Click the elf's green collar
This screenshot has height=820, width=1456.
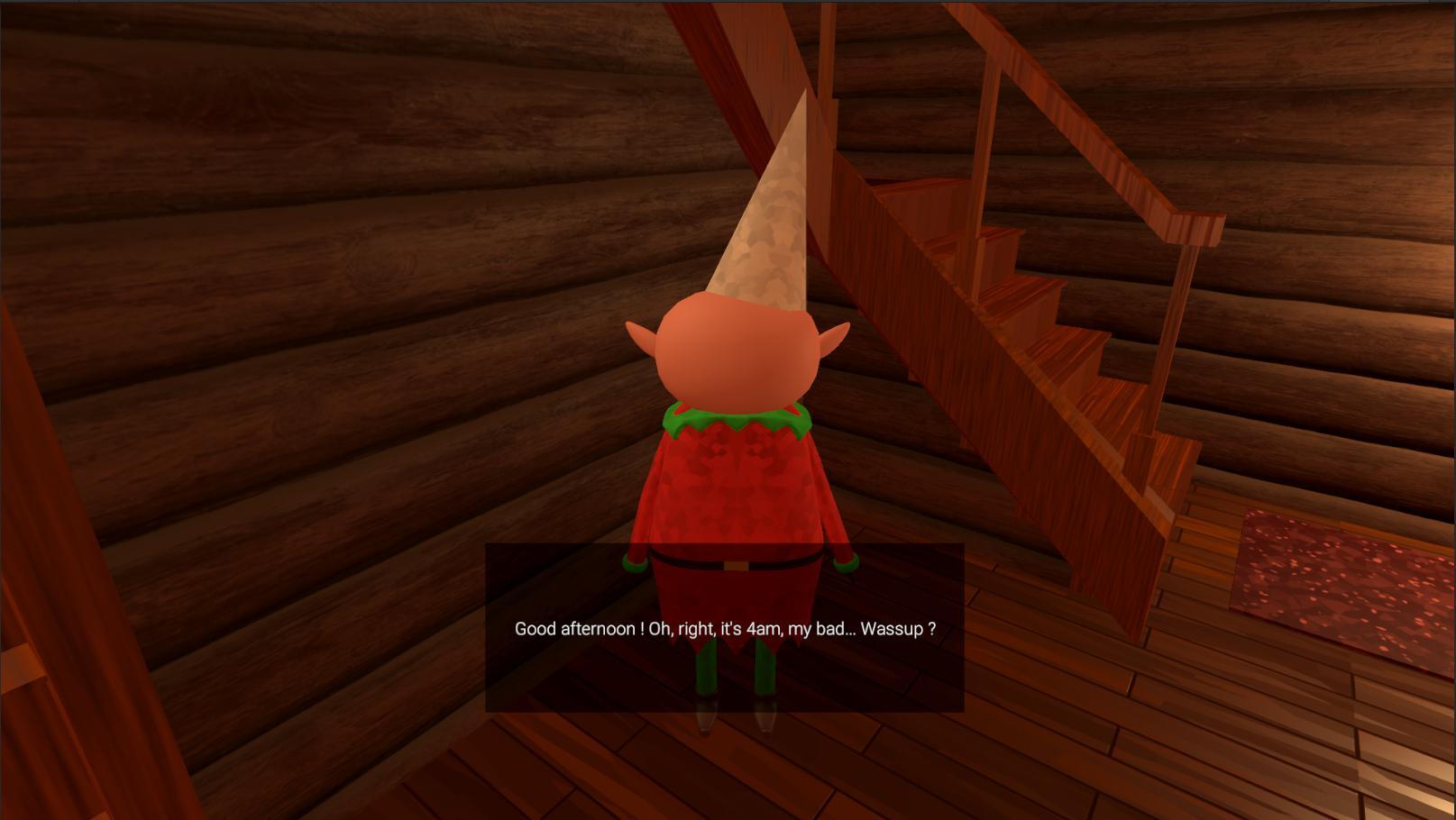pos(735,416)
